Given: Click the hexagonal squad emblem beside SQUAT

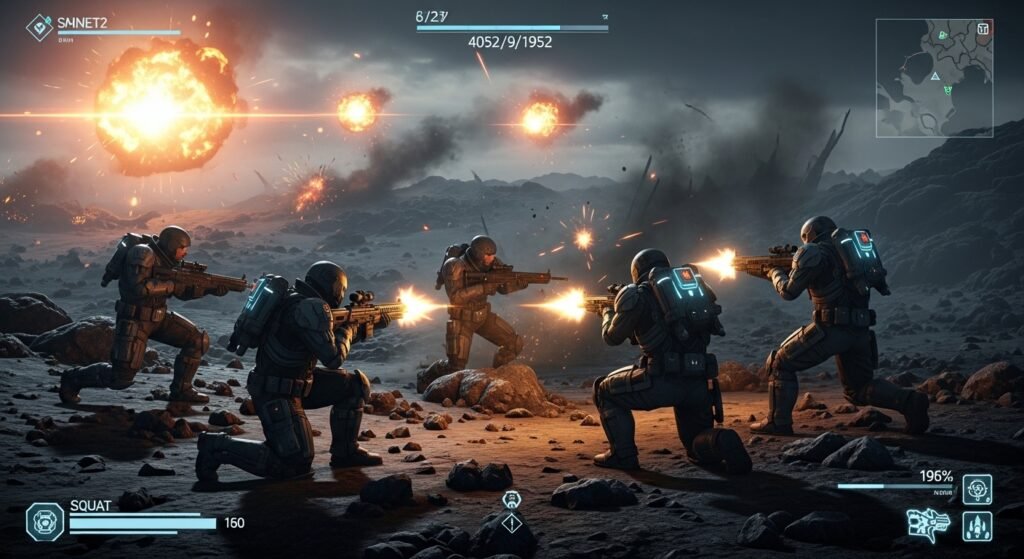Looking at the screenshot, I should (x=44, y=521).
